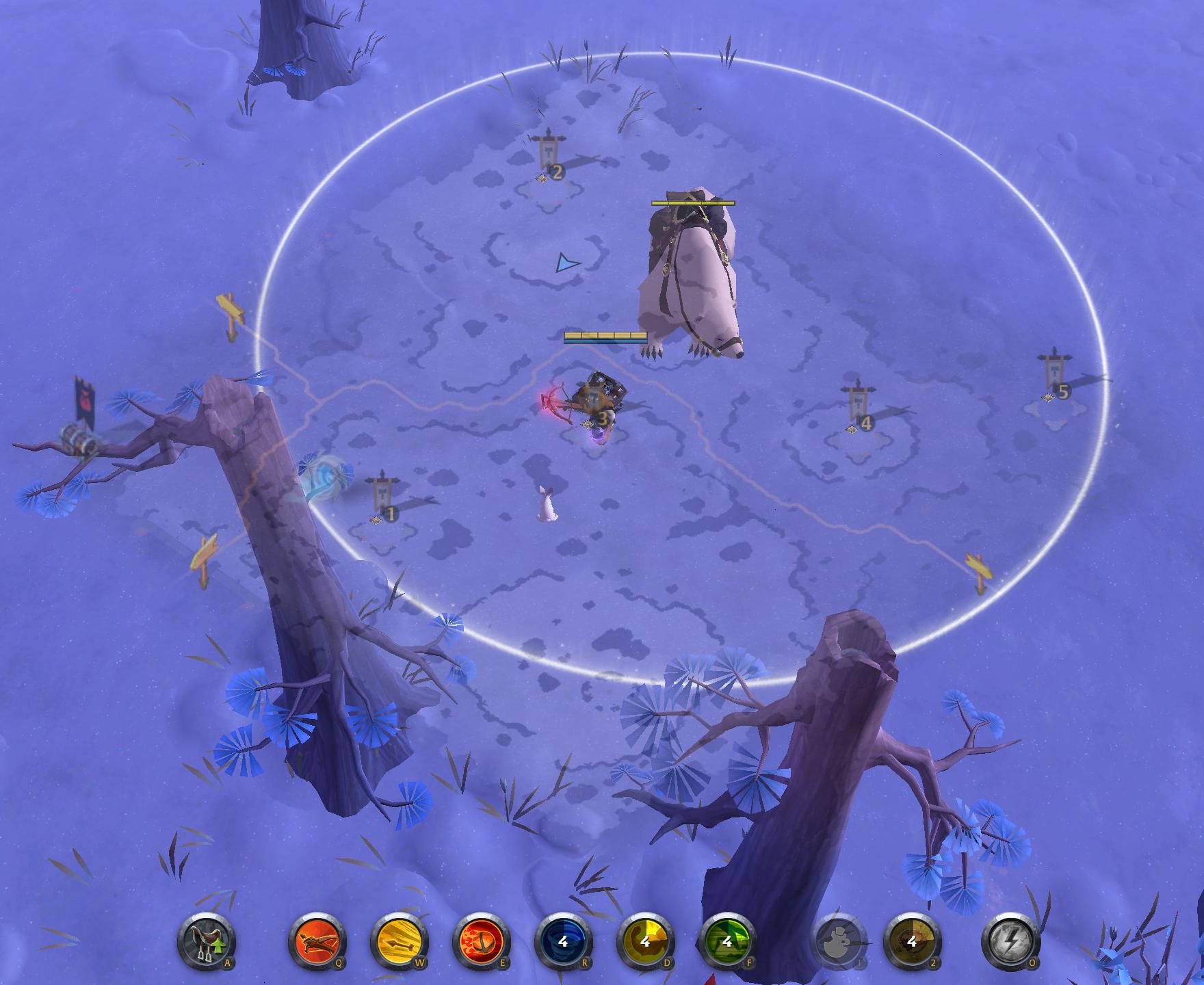This screenshot has width=1204, height=985.
Task: Select the mount ability icon on slot A
Action: (205, 944)
